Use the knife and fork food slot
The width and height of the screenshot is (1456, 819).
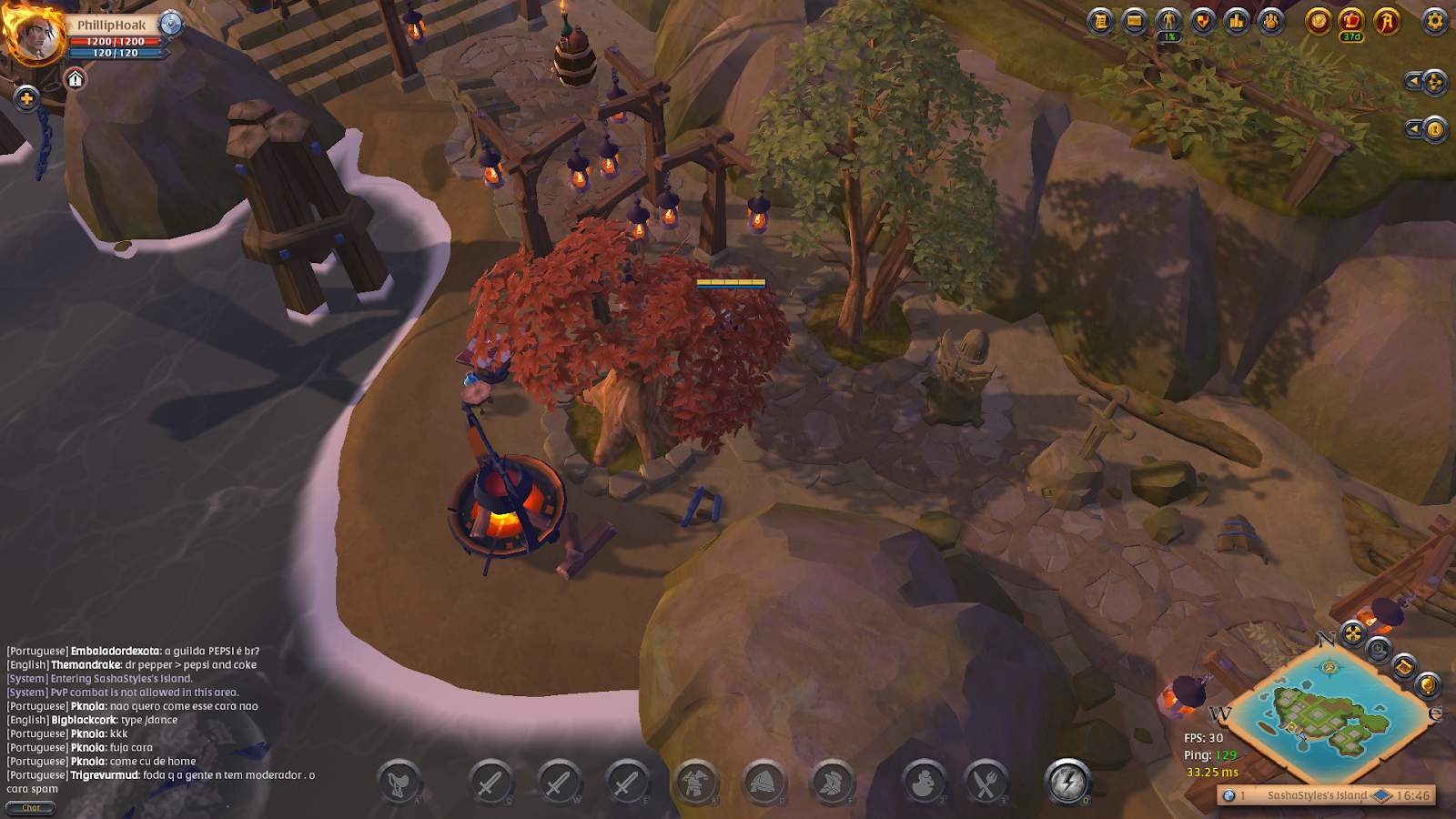[x=986, y=783]
